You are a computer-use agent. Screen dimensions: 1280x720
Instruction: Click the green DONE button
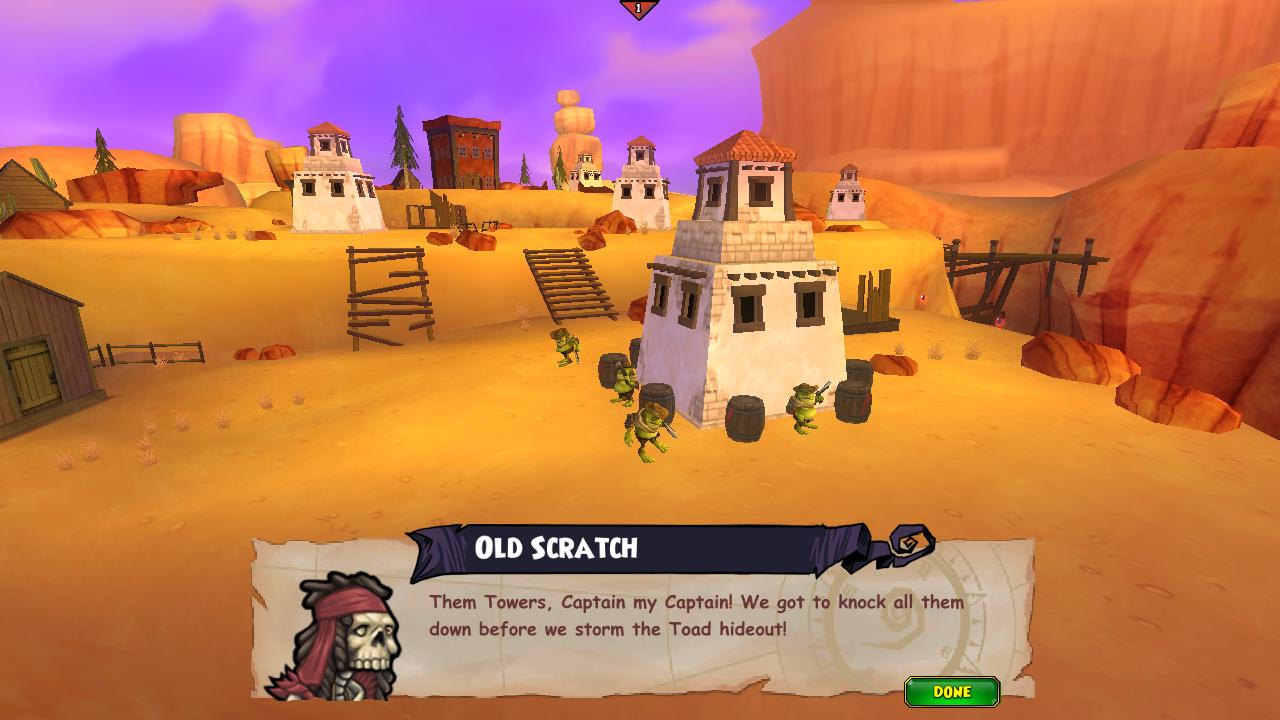951,692
